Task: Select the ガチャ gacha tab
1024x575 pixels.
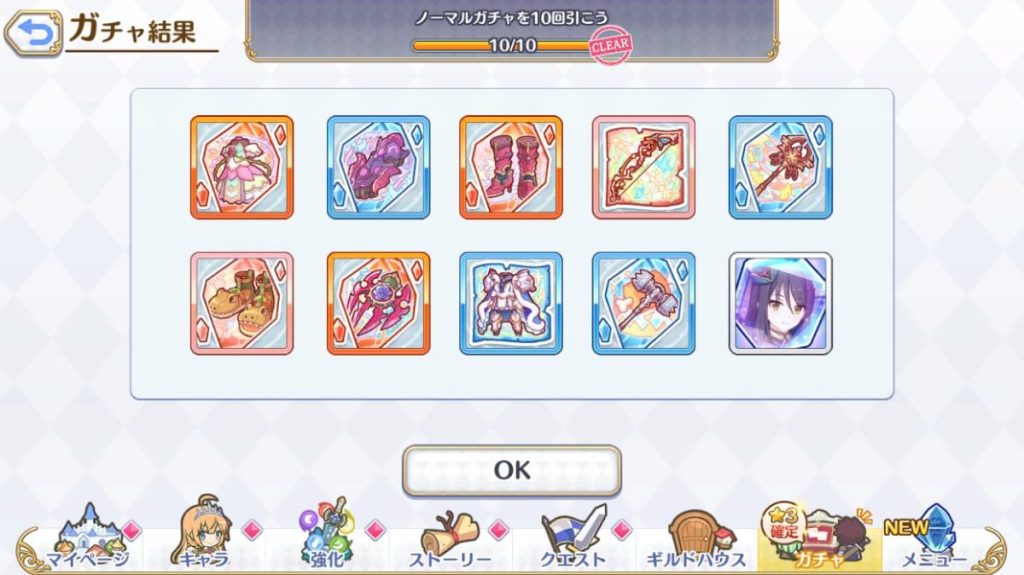Action: tap(820, 538)
